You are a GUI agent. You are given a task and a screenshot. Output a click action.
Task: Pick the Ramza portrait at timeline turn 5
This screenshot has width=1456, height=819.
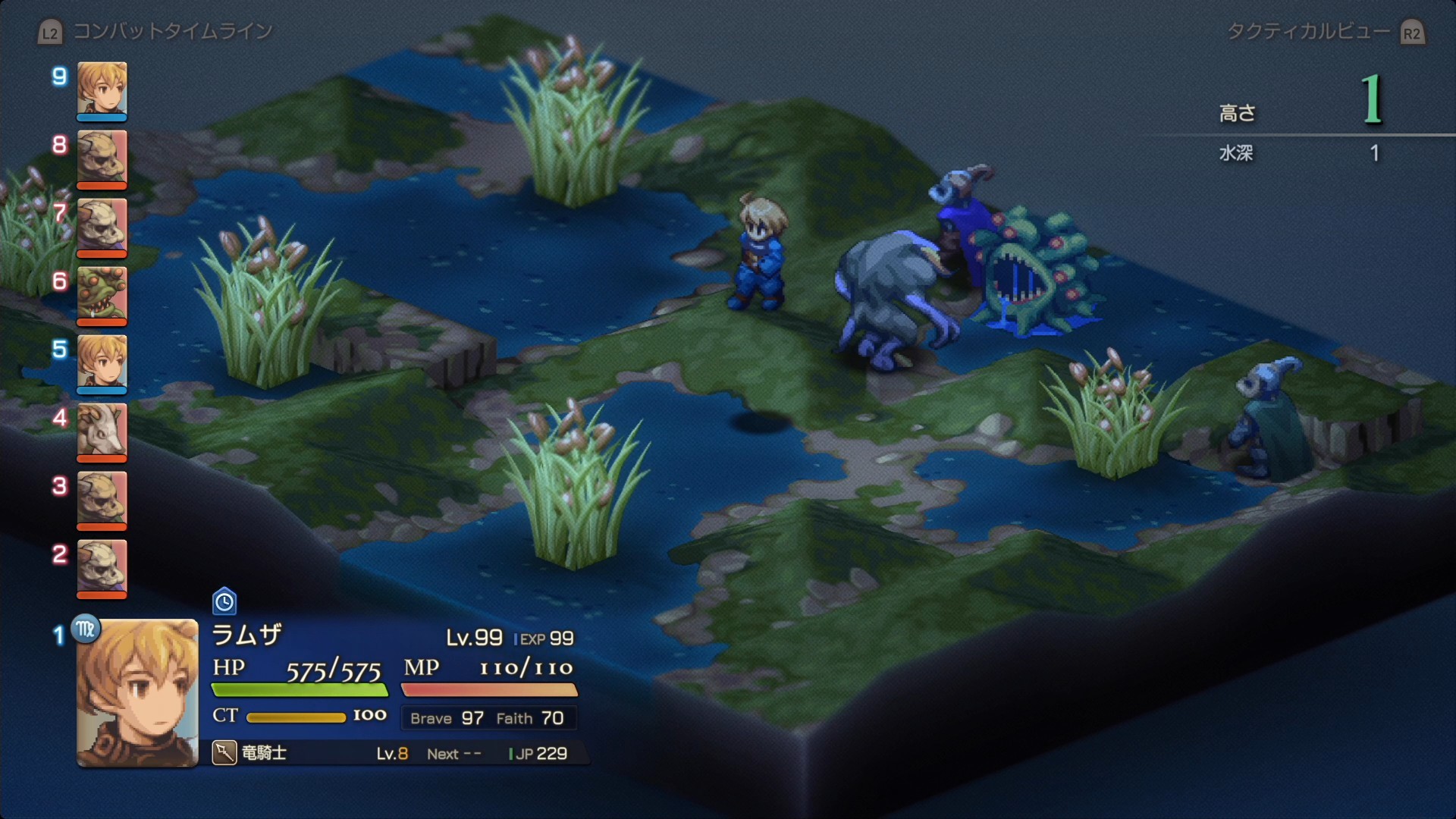click(102, 362)
